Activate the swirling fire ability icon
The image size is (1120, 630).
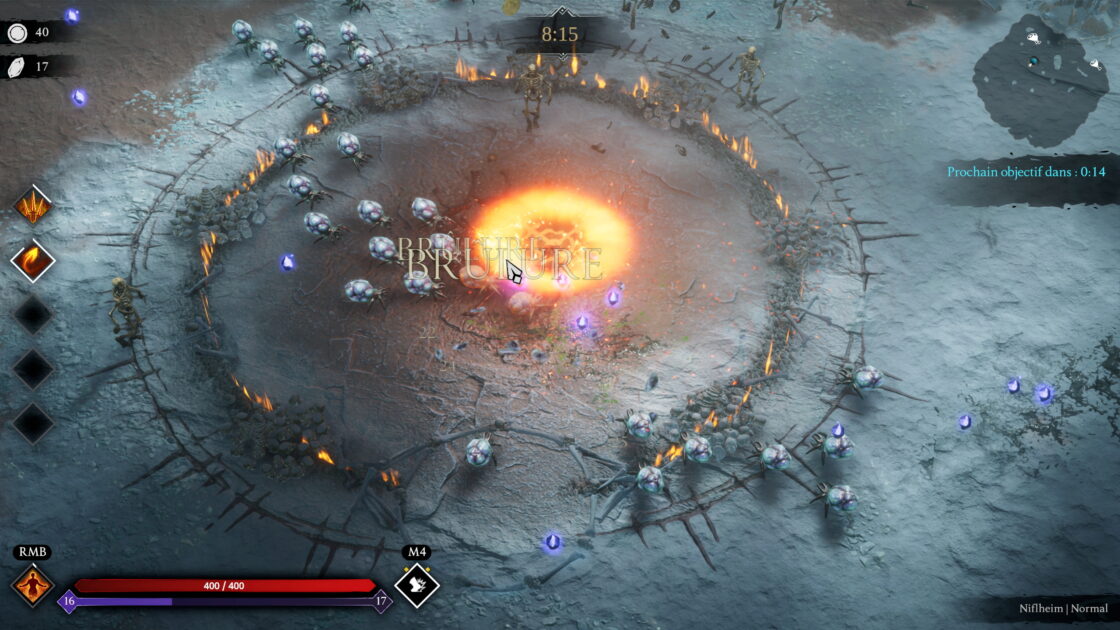33,261
